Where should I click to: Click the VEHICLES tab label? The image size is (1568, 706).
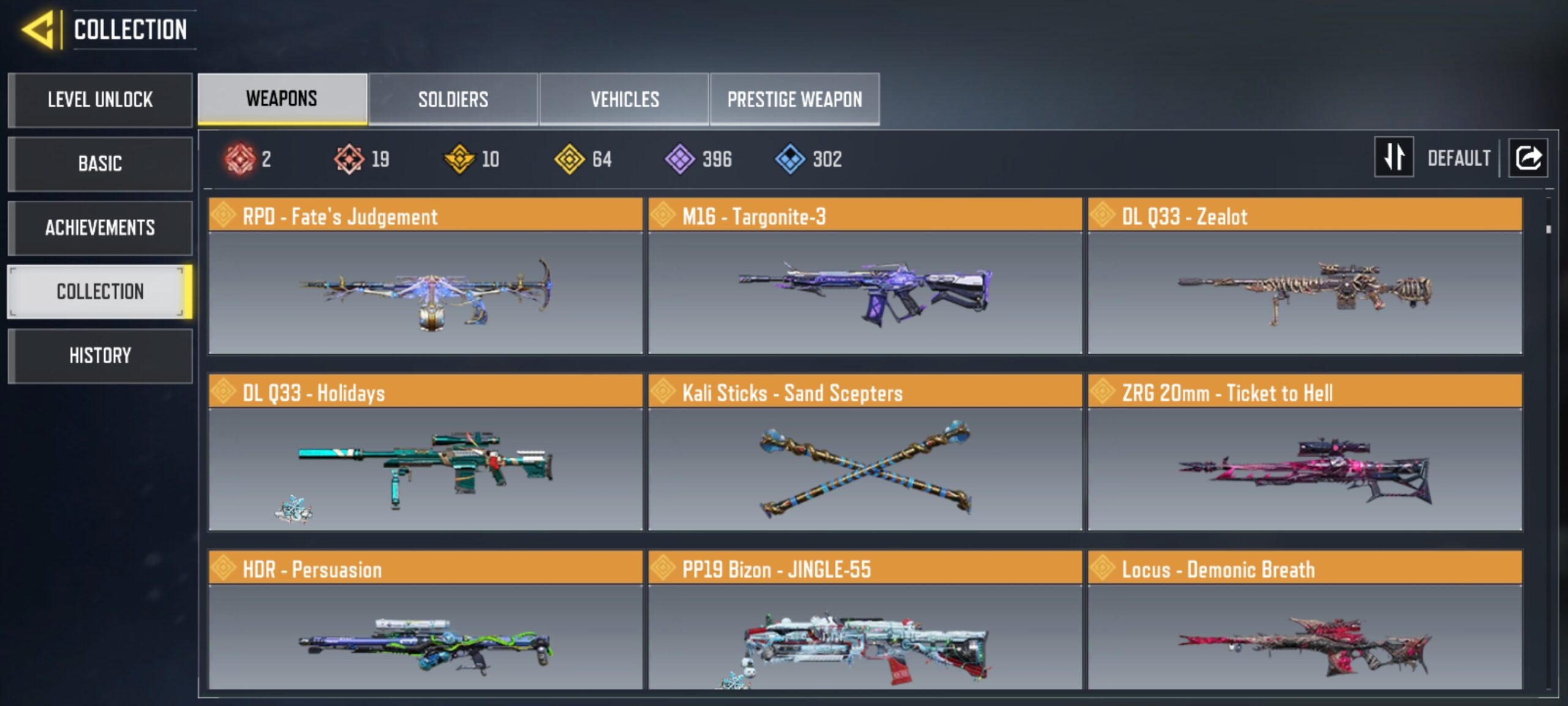(624, 98)
